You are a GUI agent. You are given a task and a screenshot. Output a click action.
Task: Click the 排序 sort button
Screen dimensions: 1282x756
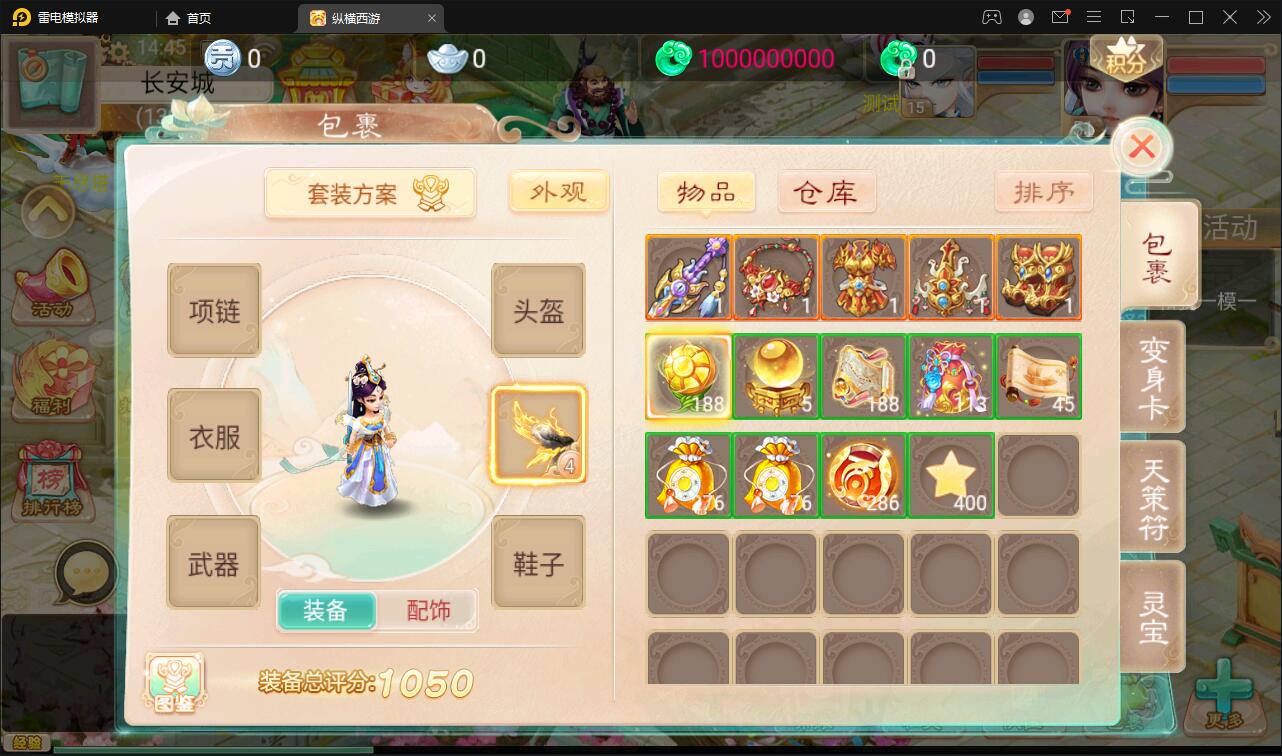[1044, 191]
